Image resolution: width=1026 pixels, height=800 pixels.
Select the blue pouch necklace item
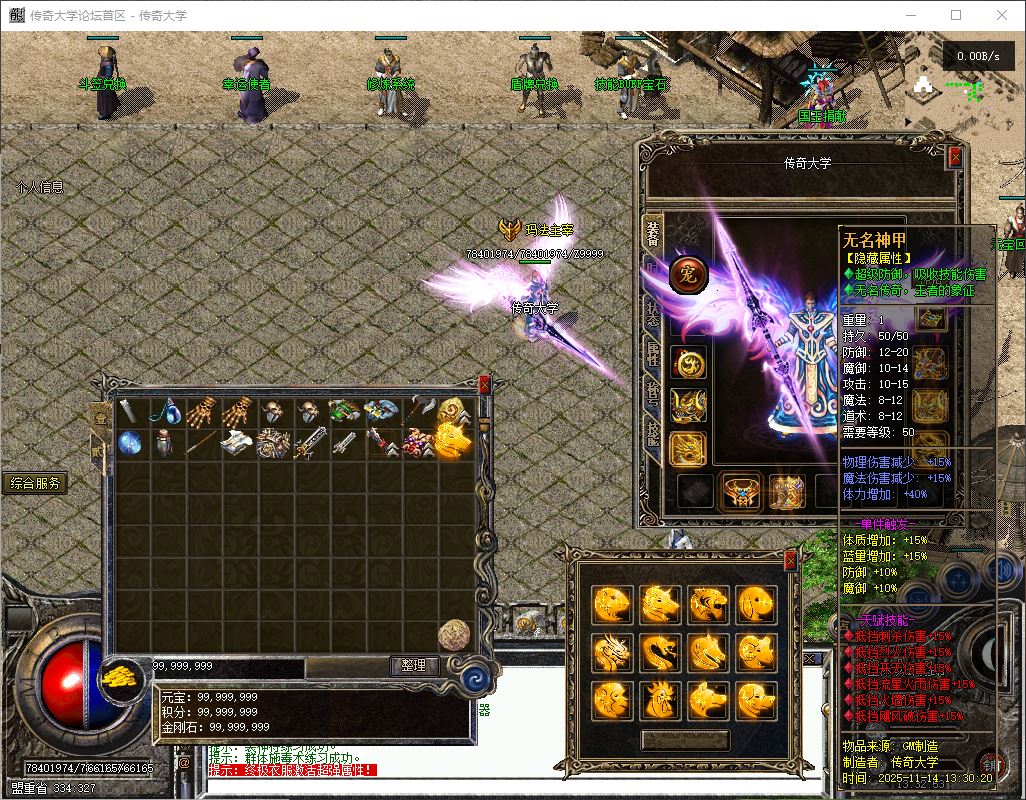point(166,410)
